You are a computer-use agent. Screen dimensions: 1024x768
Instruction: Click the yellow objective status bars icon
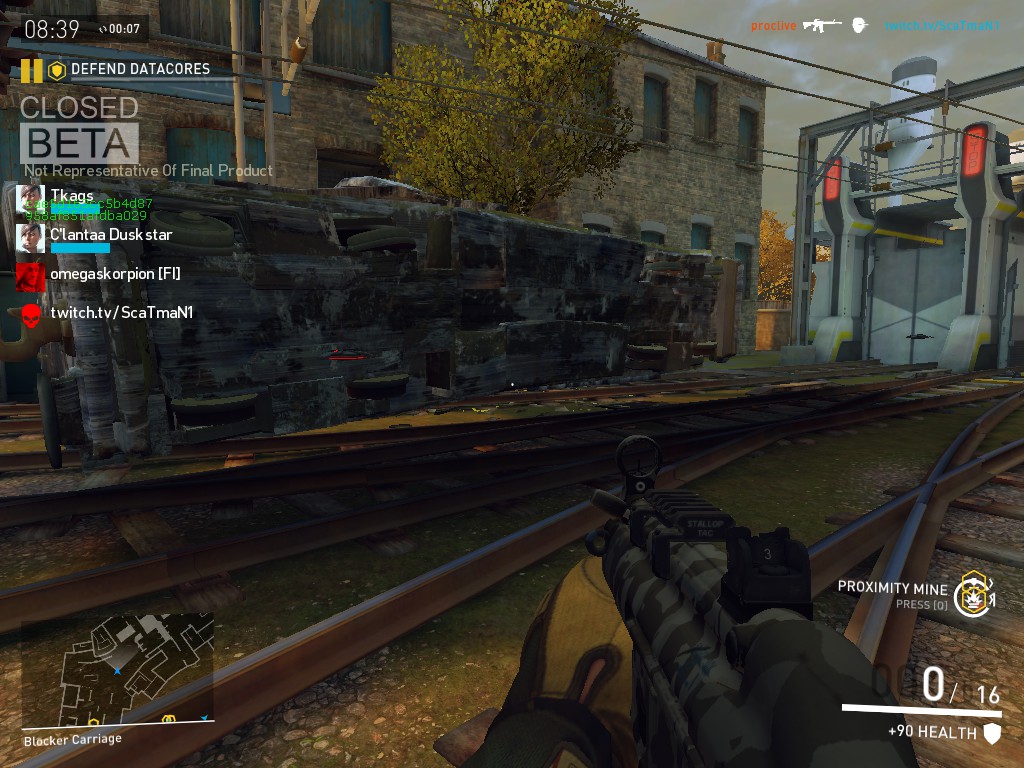(x=32, y=70)
